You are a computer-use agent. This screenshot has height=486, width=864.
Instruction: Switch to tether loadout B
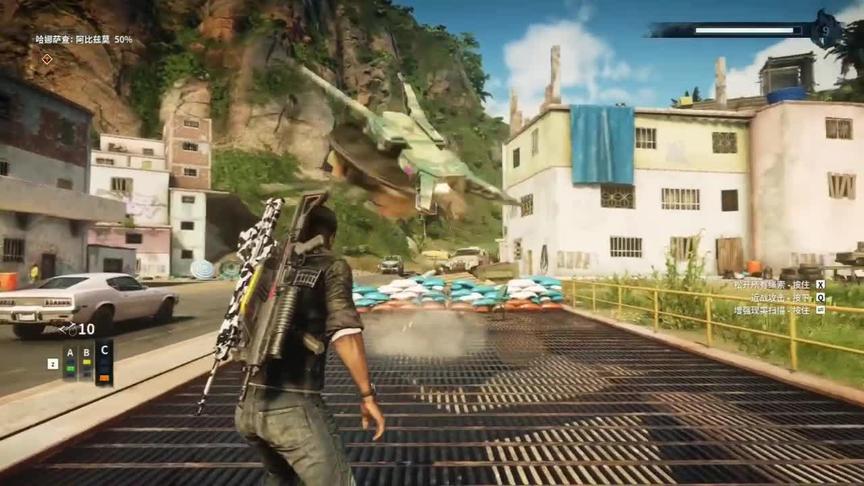87,361
